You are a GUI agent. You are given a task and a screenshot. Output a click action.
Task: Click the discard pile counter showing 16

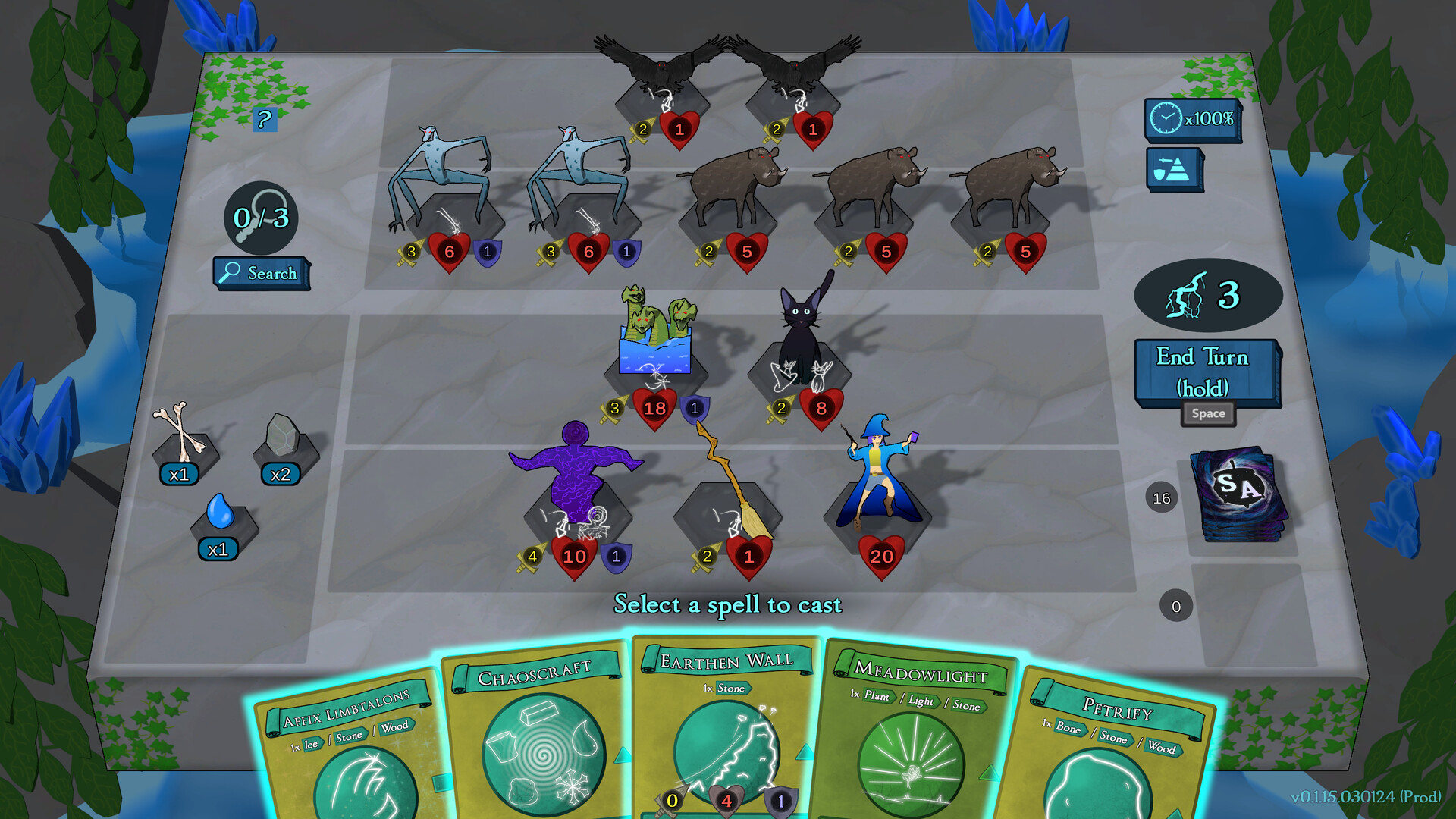click(1160, 499)
